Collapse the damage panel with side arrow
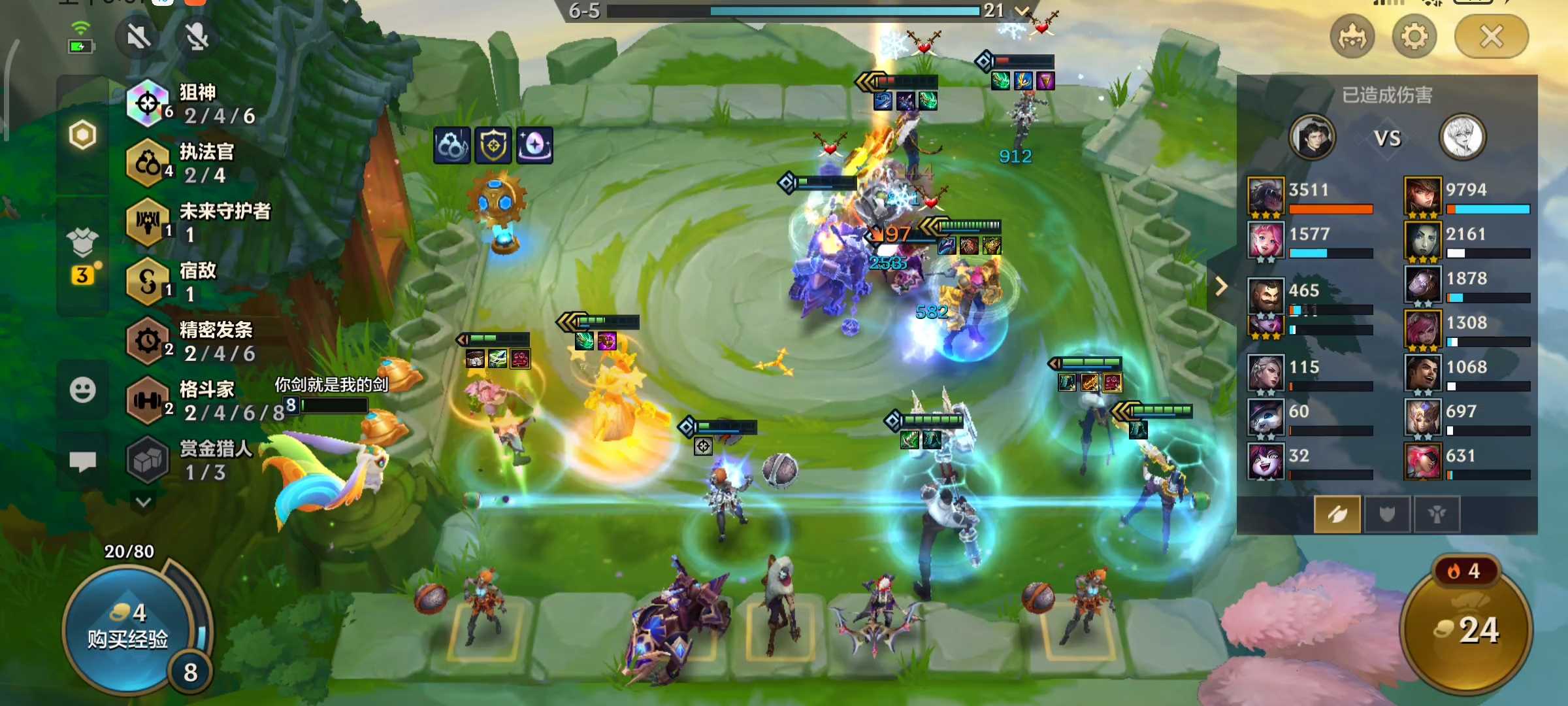The image size is (1568, 706). 1221,286
